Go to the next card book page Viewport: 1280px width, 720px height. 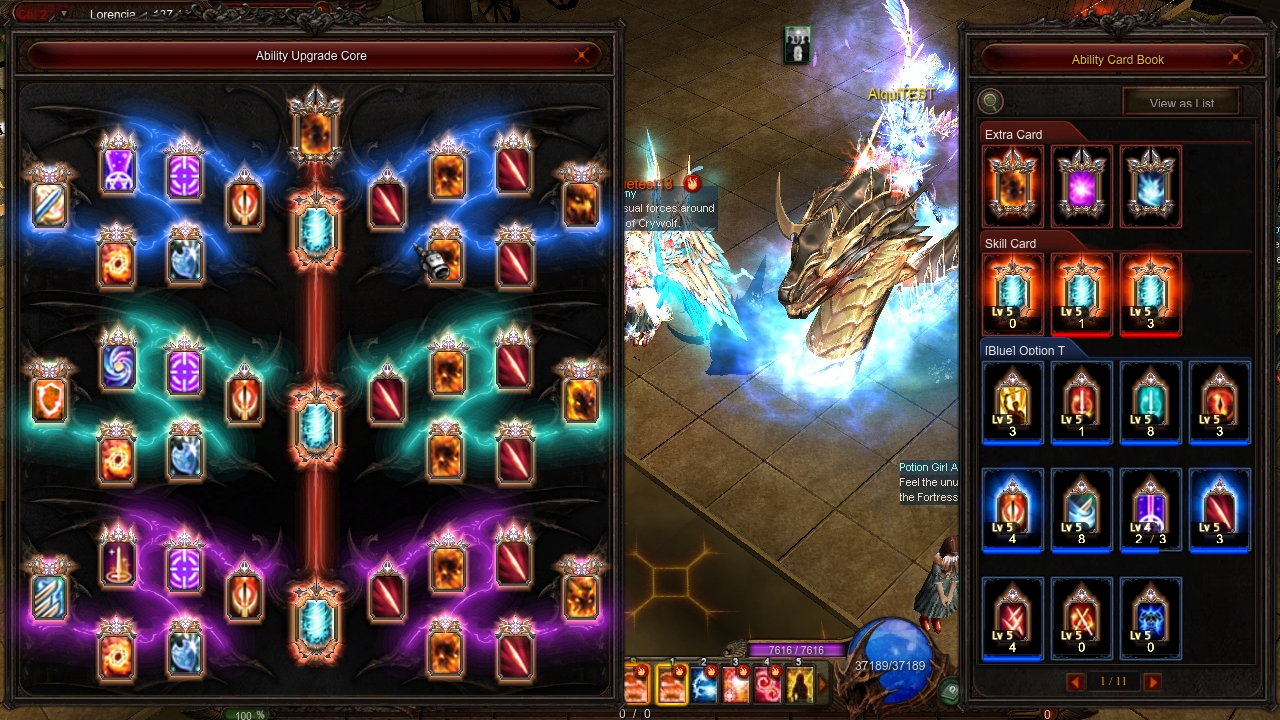[x=1152, y=682]
